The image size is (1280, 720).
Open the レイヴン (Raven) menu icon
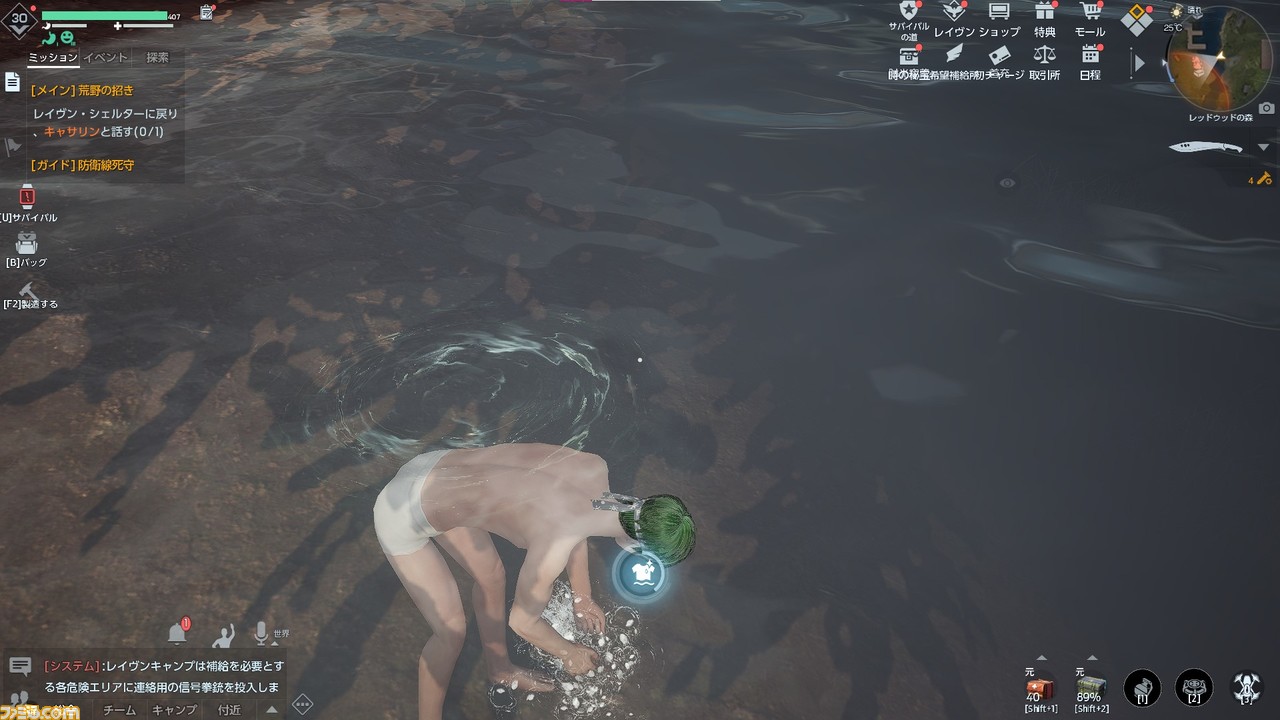pos(954,13)
